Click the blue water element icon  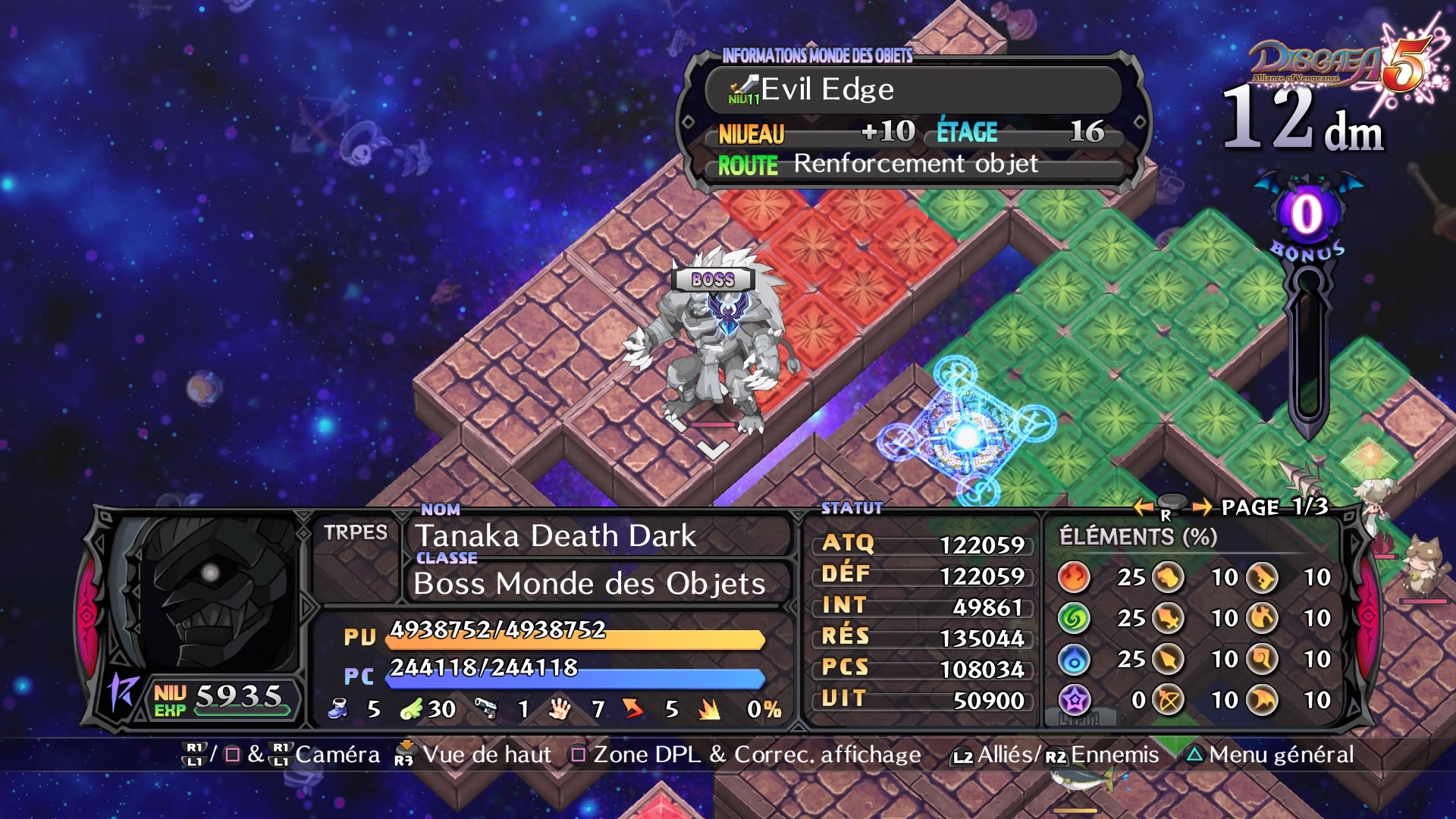[x=1074, y=660]
